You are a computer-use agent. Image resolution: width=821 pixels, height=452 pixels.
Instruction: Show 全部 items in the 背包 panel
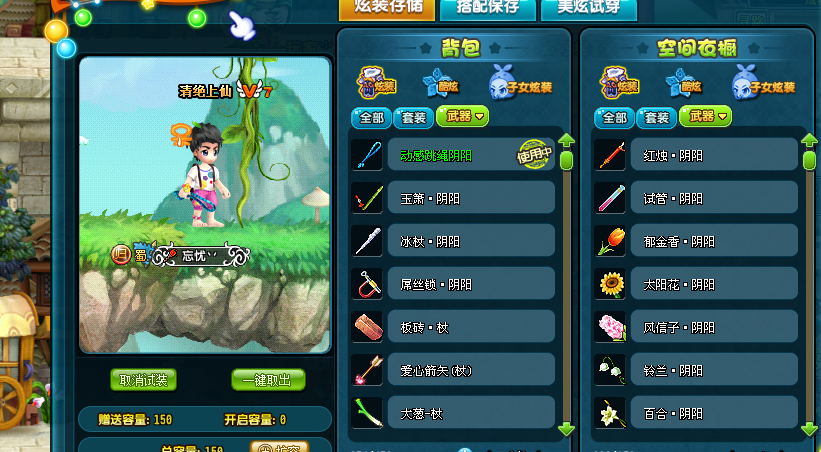coord(371,117)
